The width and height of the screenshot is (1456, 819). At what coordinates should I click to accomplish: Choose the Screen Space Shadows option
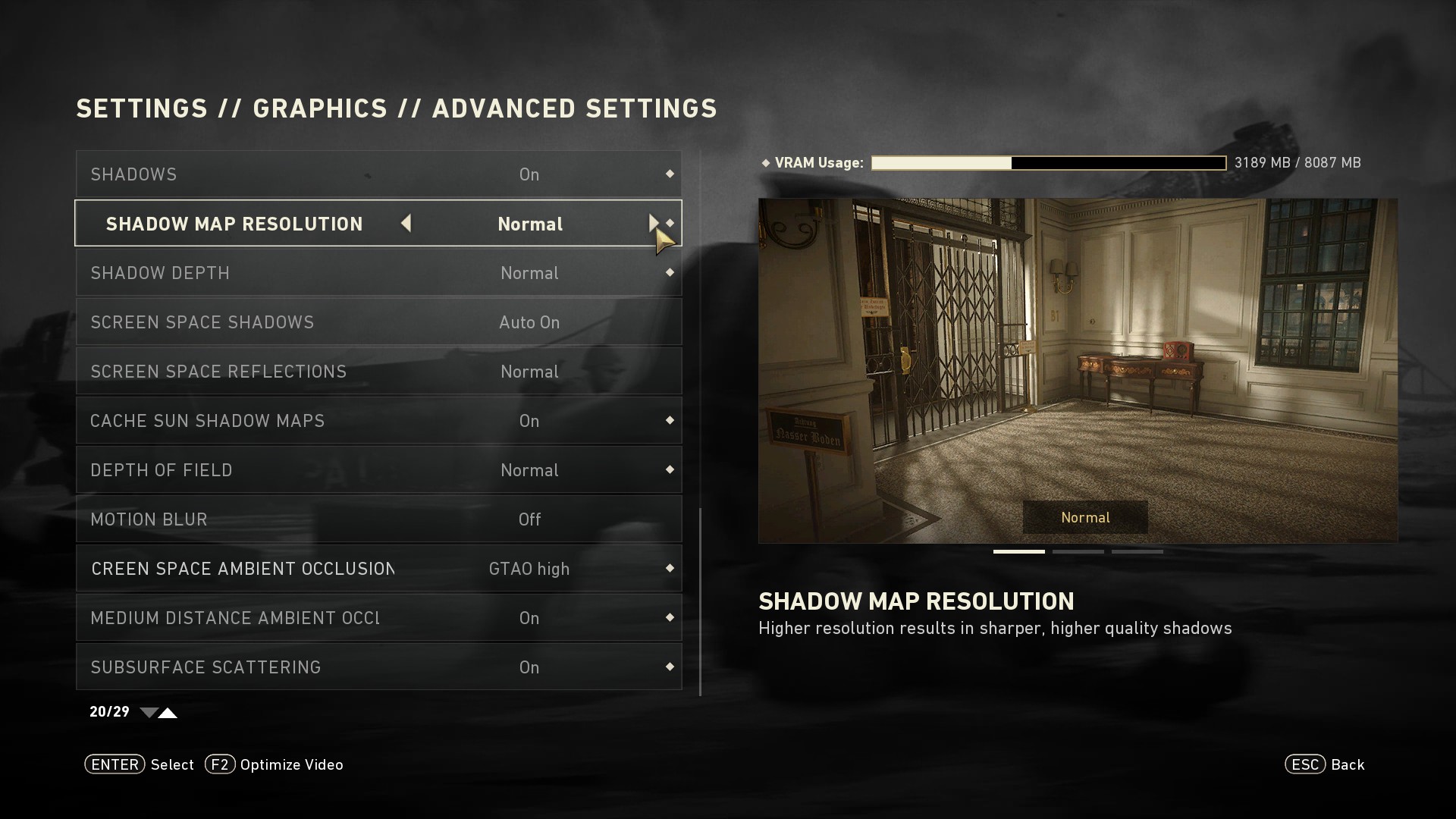coord(378,322)
